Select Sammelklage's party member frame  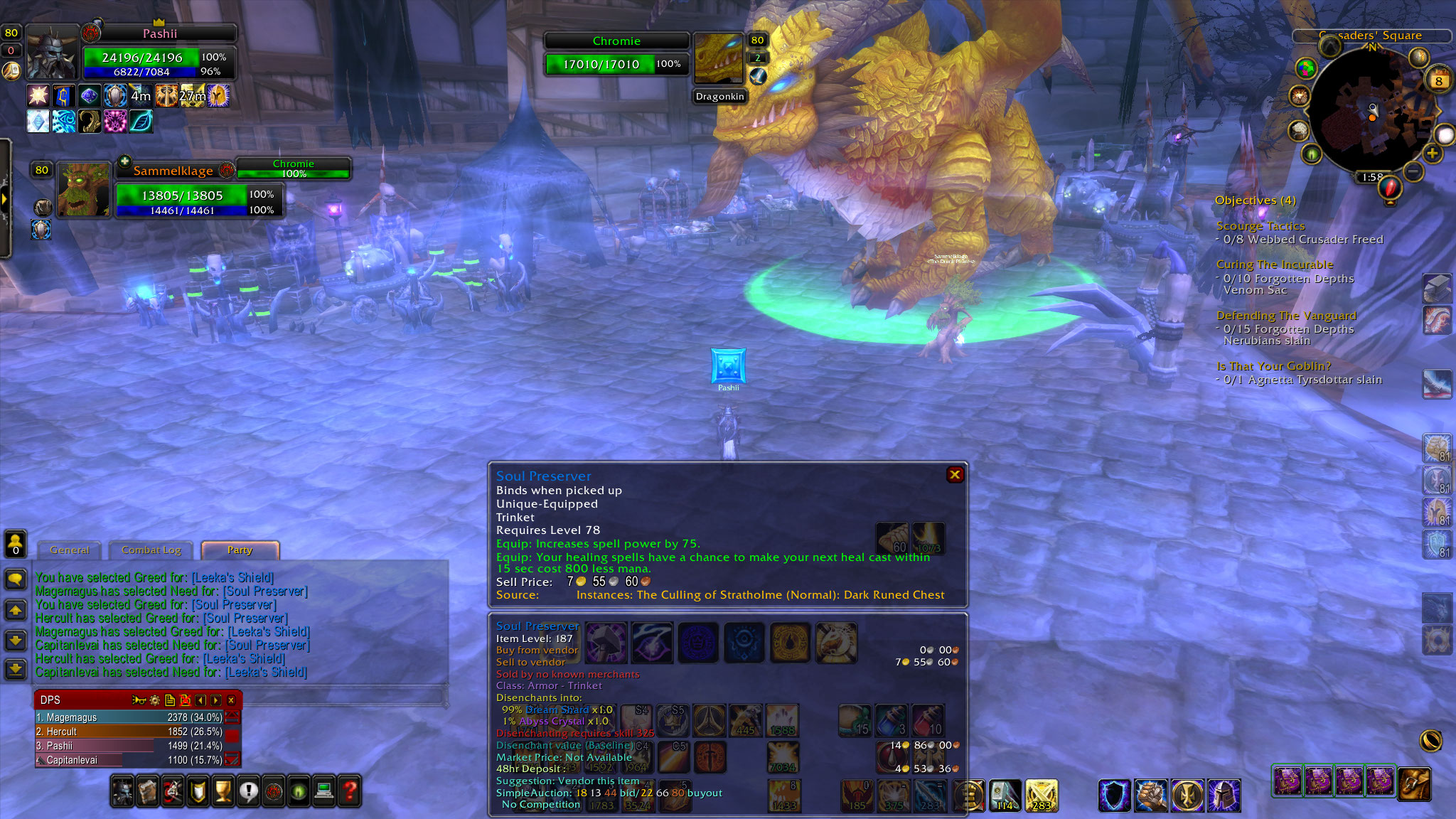pos(84,190)
